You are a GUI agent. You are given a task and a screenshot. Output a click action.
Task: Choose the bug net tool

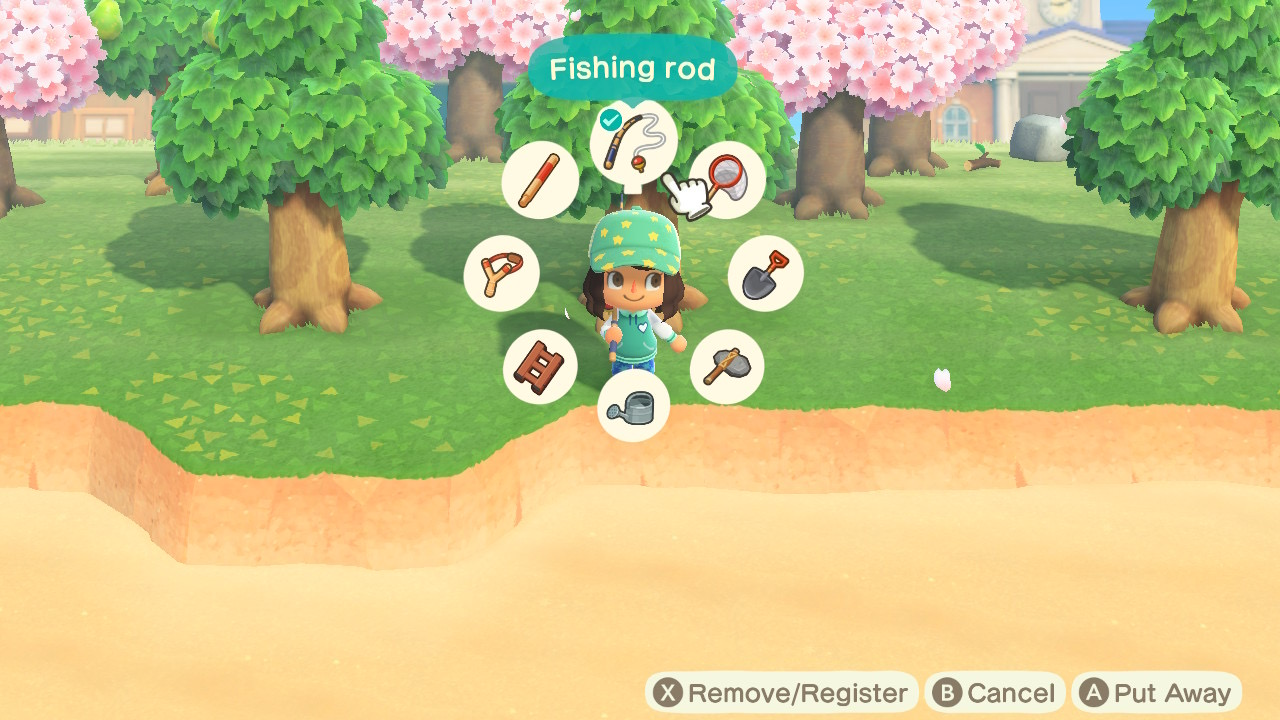(729, 179)
